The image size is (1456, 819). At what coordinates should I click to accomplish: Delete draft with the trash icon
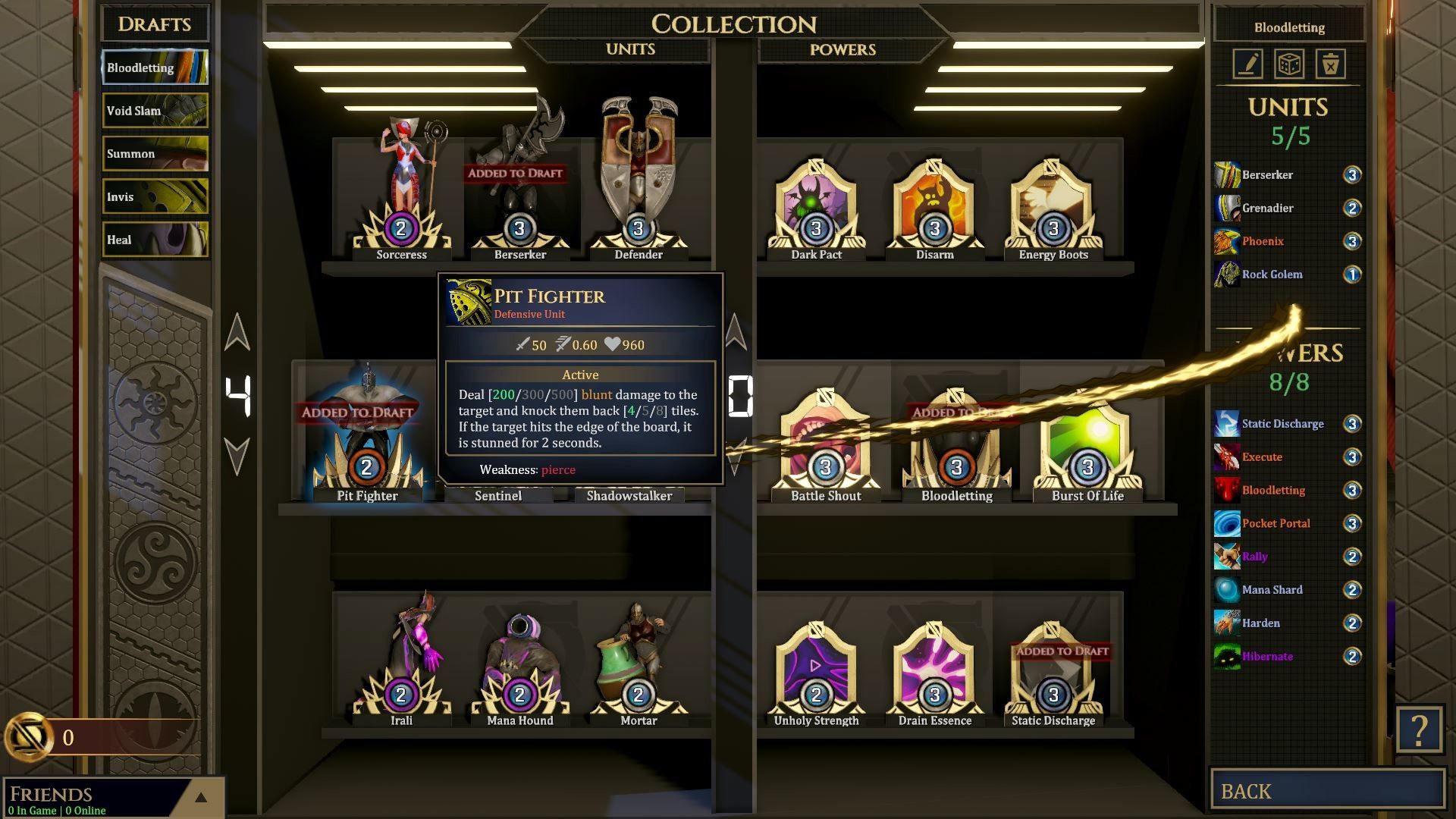(1330, 64)
